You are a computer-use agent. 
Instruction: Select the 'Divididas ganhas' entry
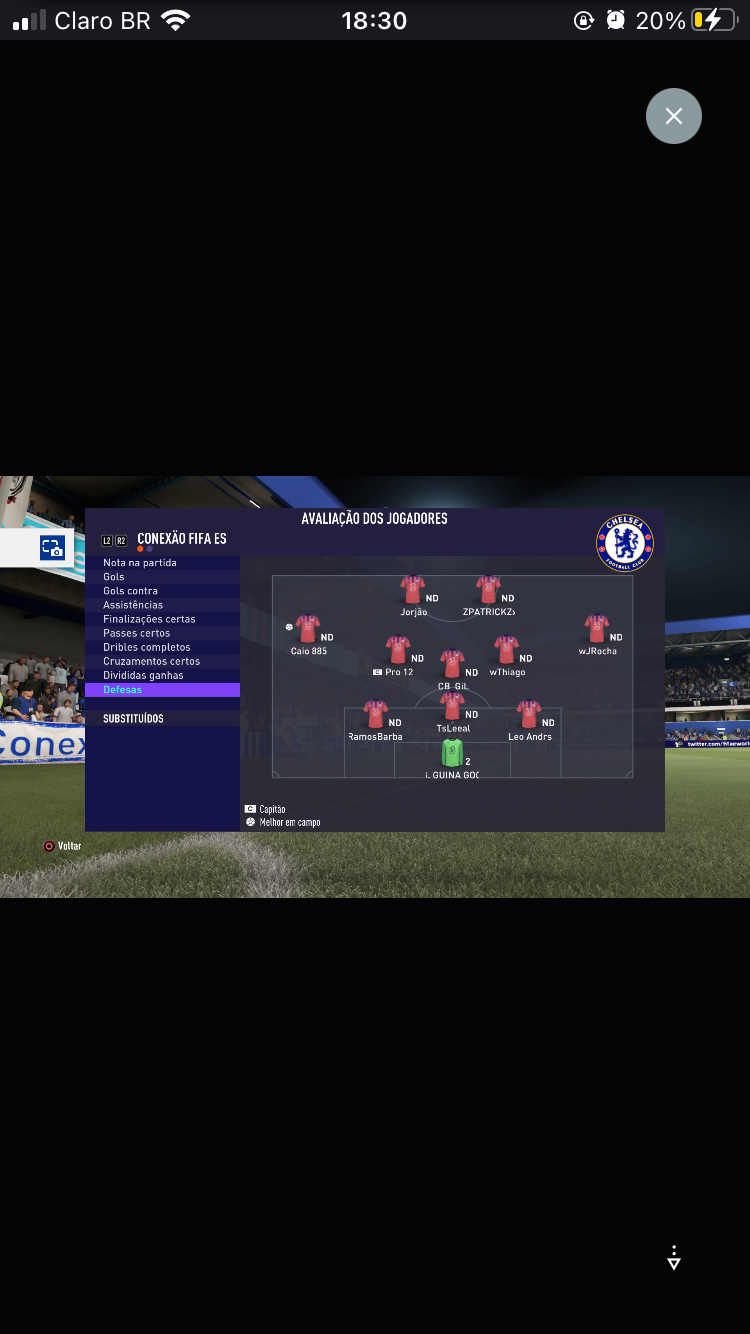(143, 675)
